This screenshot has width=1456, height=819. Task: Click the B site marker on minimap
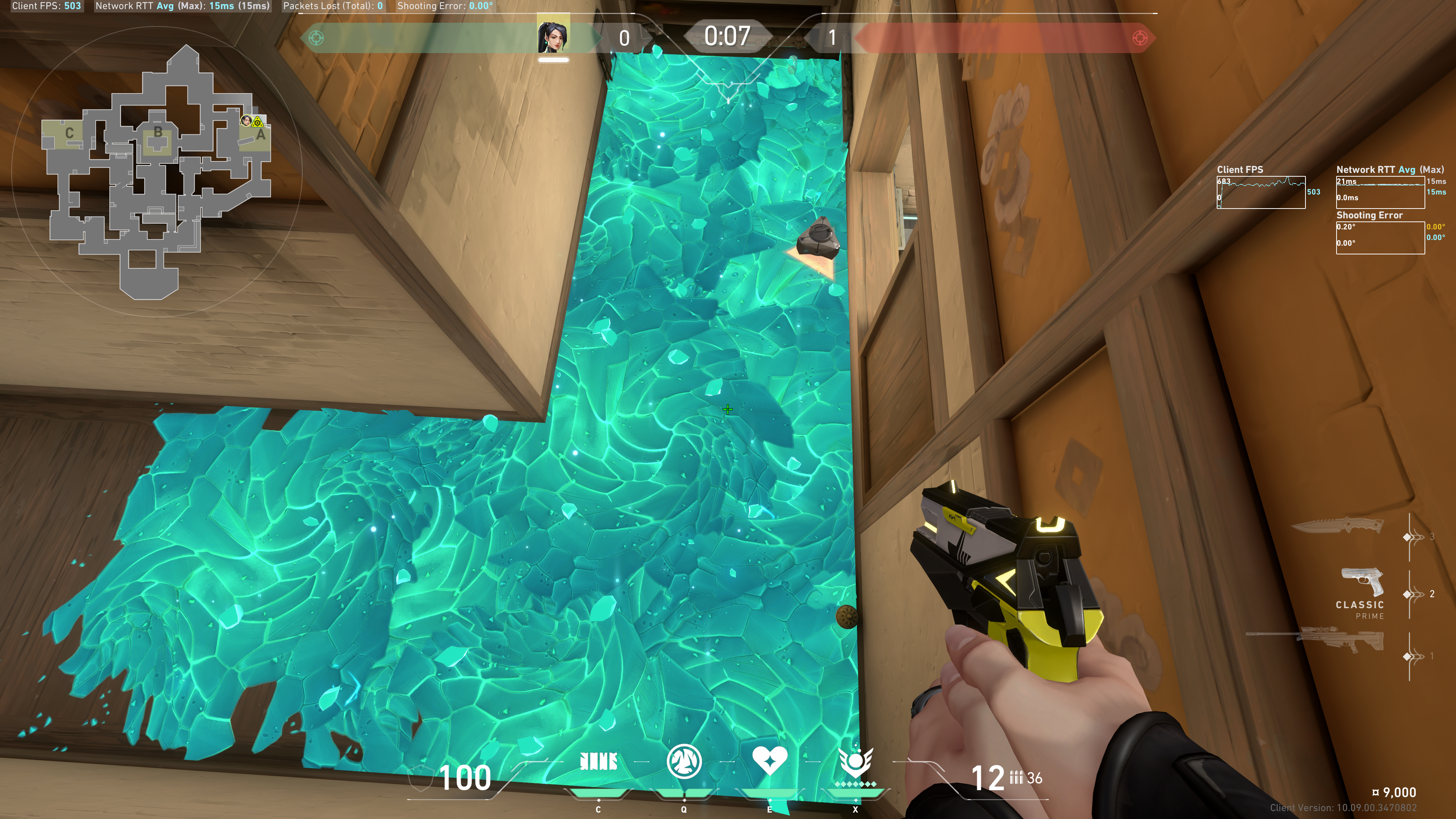click(158, 132)
